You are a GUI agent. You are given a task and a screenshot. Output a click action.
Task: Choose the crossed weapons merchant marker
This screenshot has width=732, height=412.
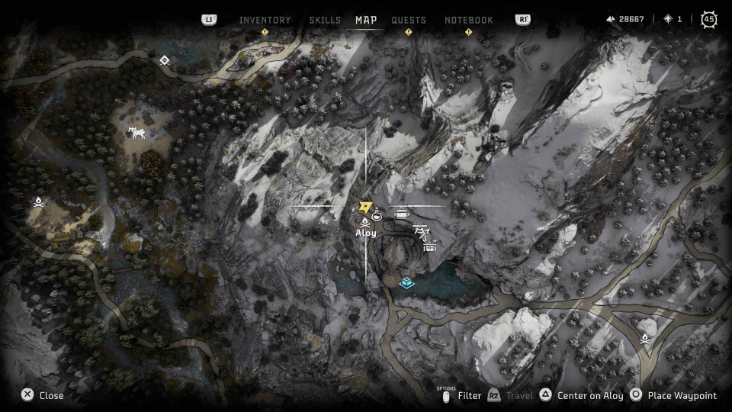click(422, 231)
